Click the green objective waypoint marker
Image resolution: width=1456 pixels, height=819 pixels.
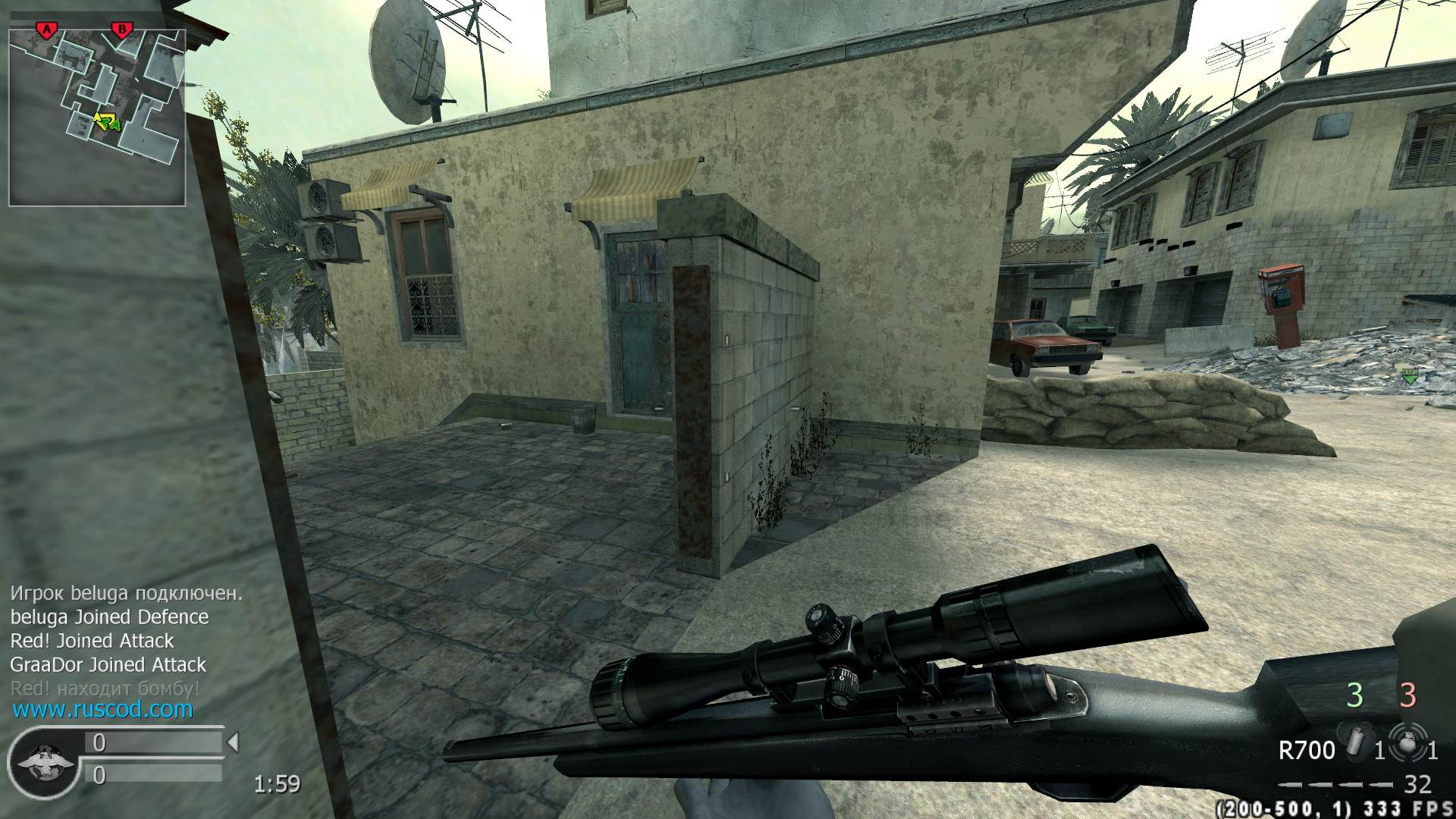point(1409,375)
